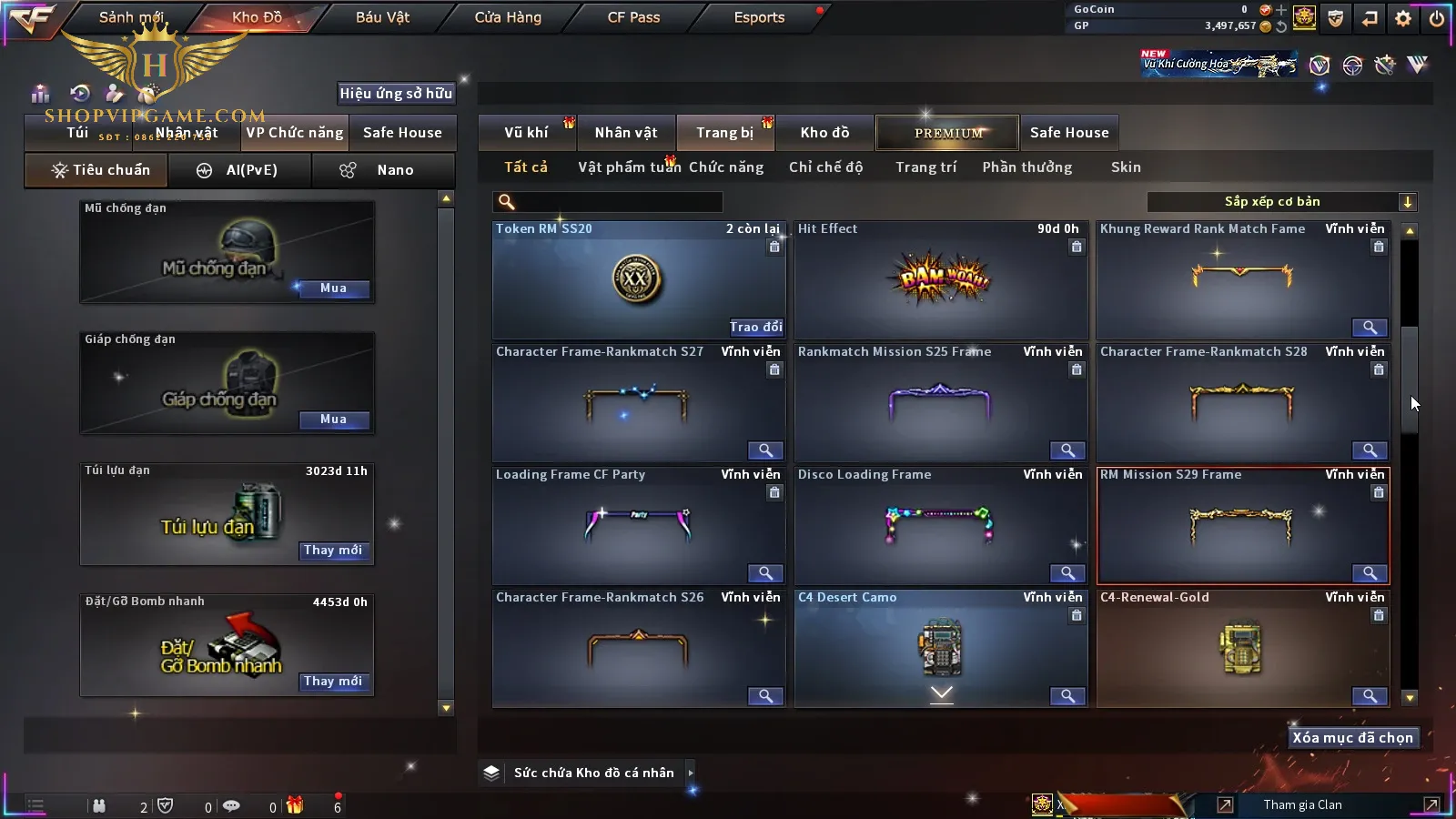Open the Esports menu
The width and height of the screenshot is (1456, 819).
point(759,17)
